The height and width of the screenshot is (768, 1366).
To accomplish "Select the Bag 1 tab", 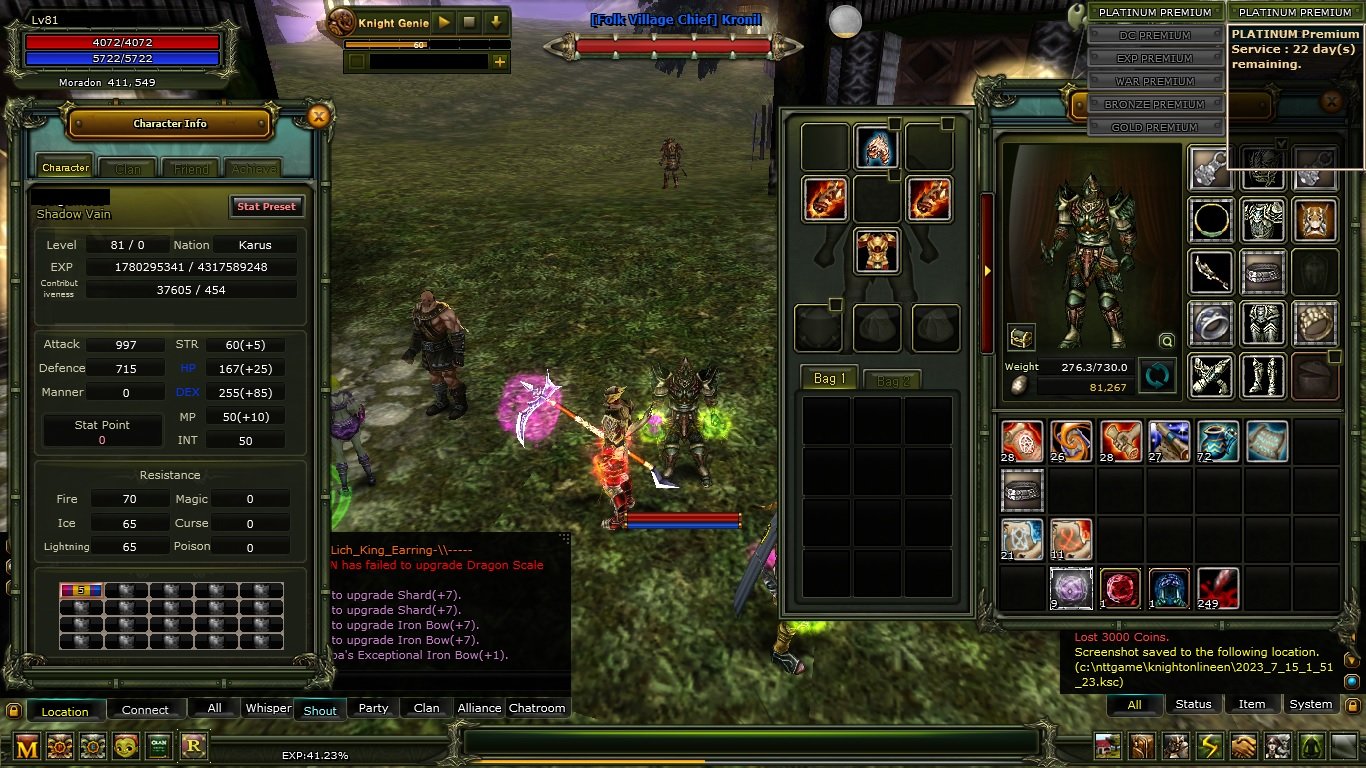I will click(829, 379).
